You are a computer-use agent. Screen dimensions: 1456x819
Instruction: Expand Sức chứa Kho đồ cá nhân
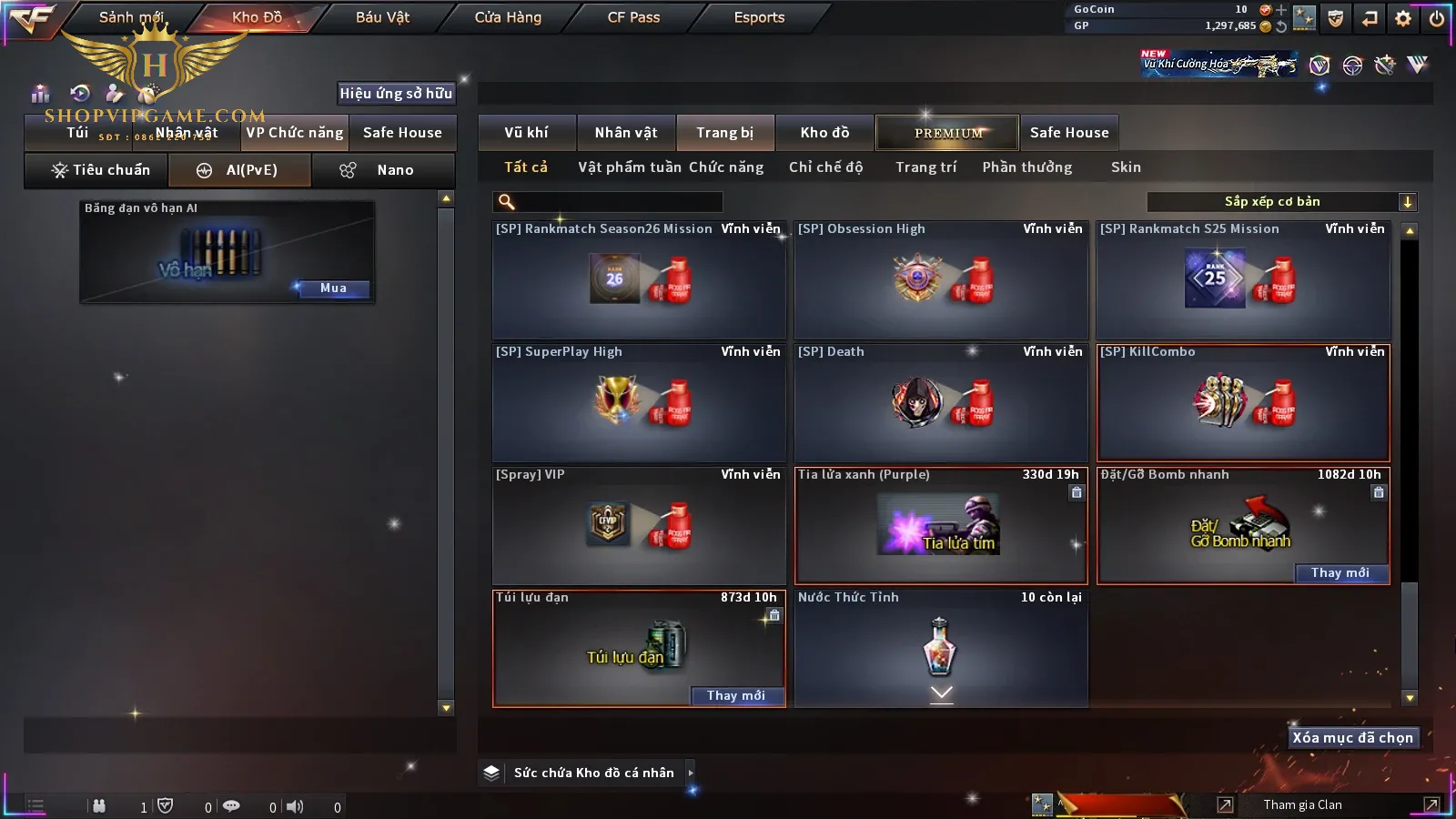click(x=690, y=773)
